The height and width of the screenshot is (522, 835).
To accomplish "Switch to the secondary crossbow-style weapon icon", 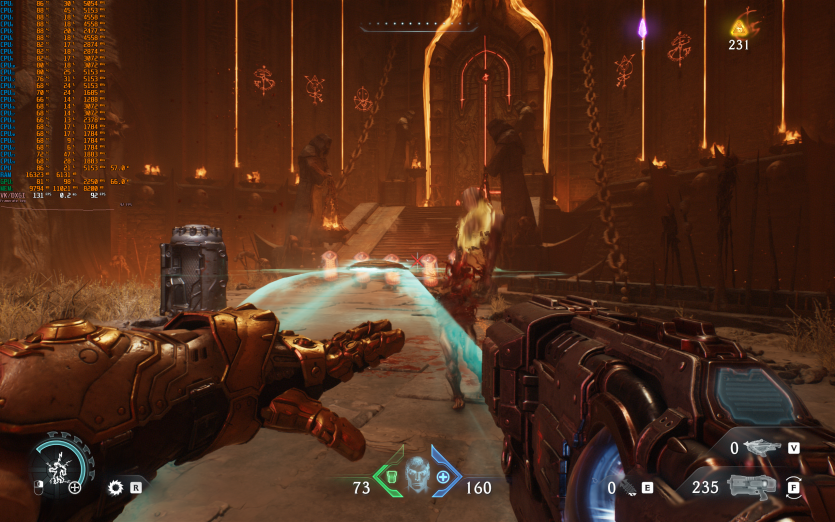I will click(x=764, y=448).
